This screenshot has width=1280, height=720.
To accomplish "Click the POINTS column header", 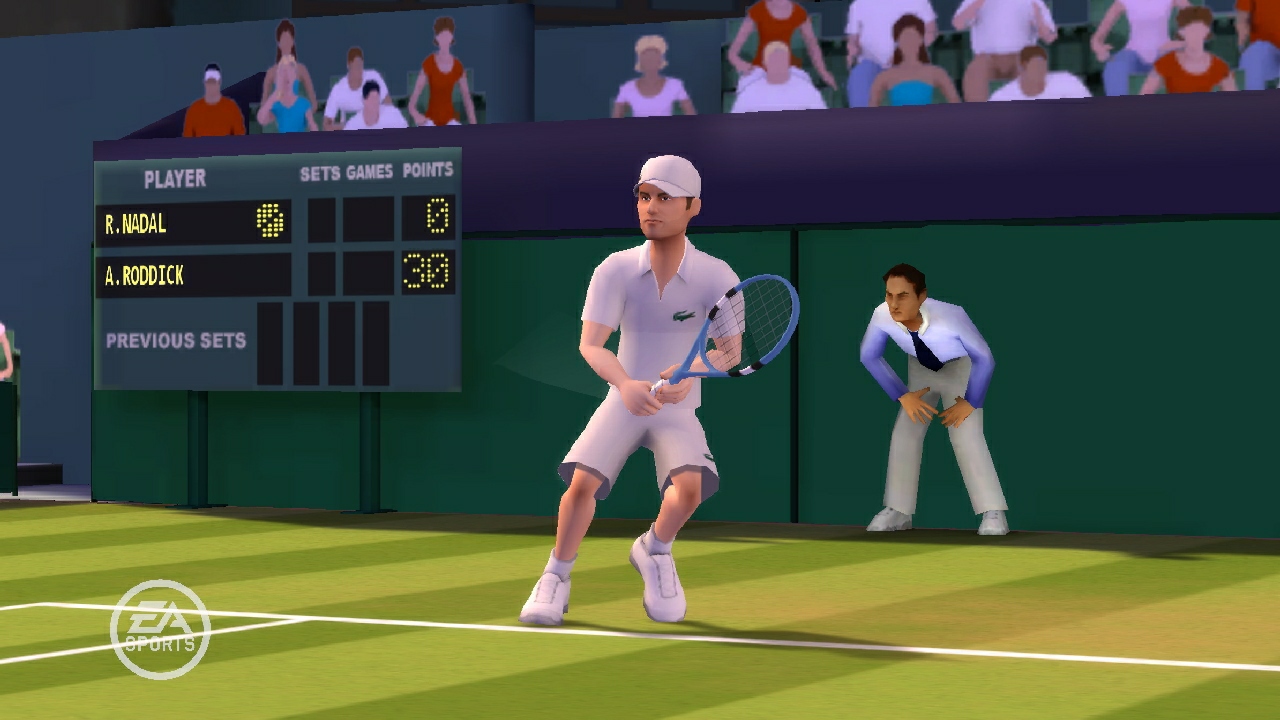I will [x=428, y=170].
